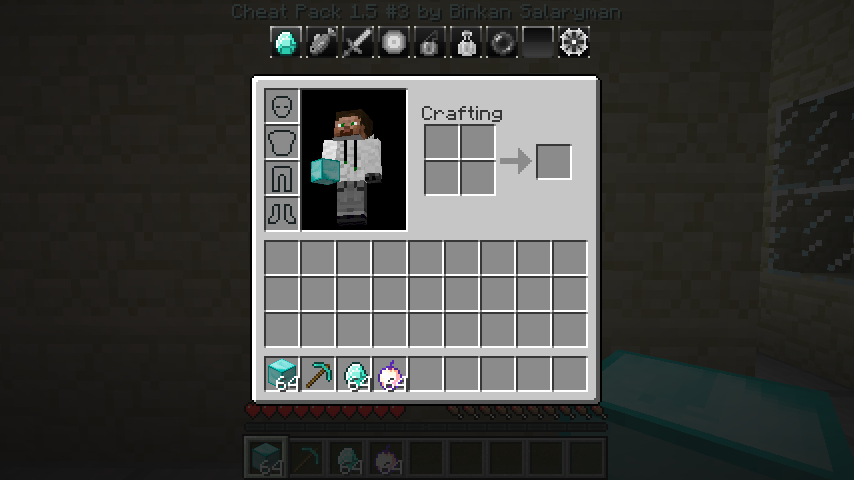Click the crafting output slot
The width and height of the screenshot is (854, 480).
pos(554,162)
